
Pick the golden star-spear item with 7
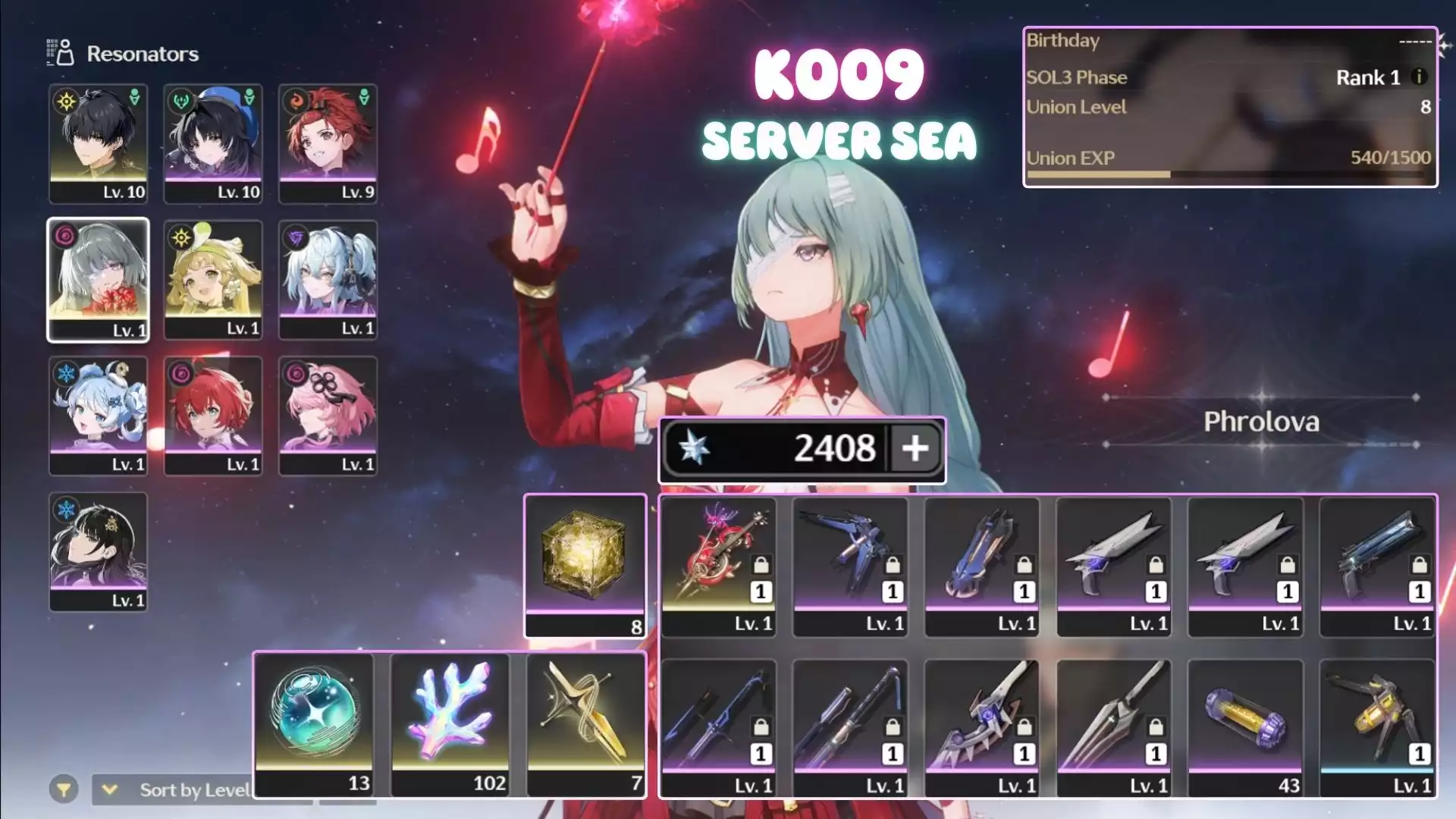pos(585,723)
